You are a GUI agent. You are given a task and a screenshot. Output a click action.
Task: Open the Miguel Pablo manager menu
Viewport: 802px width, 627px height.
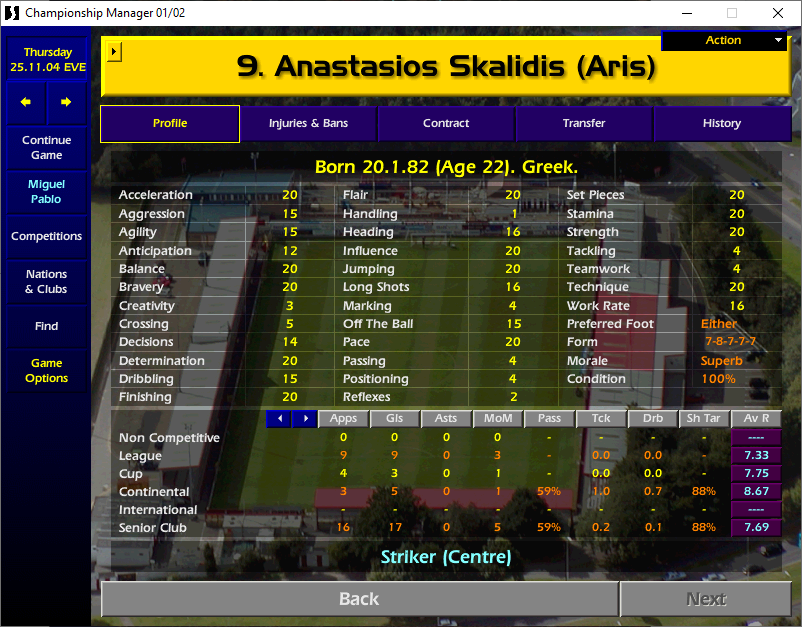(x=47, y=192)
